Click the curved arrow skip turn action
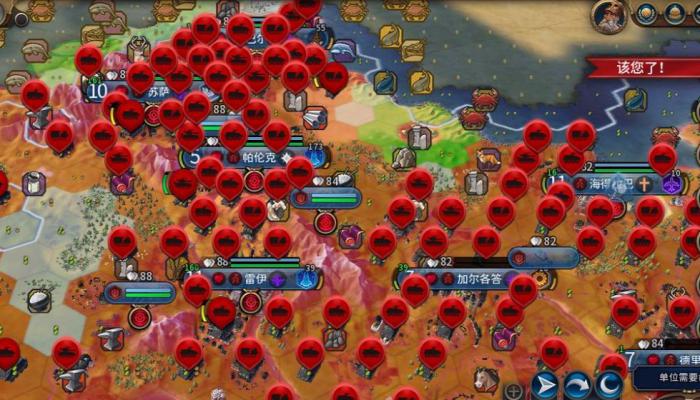The height and width of the screenshot is (400, 700). (x=577, y=385)
